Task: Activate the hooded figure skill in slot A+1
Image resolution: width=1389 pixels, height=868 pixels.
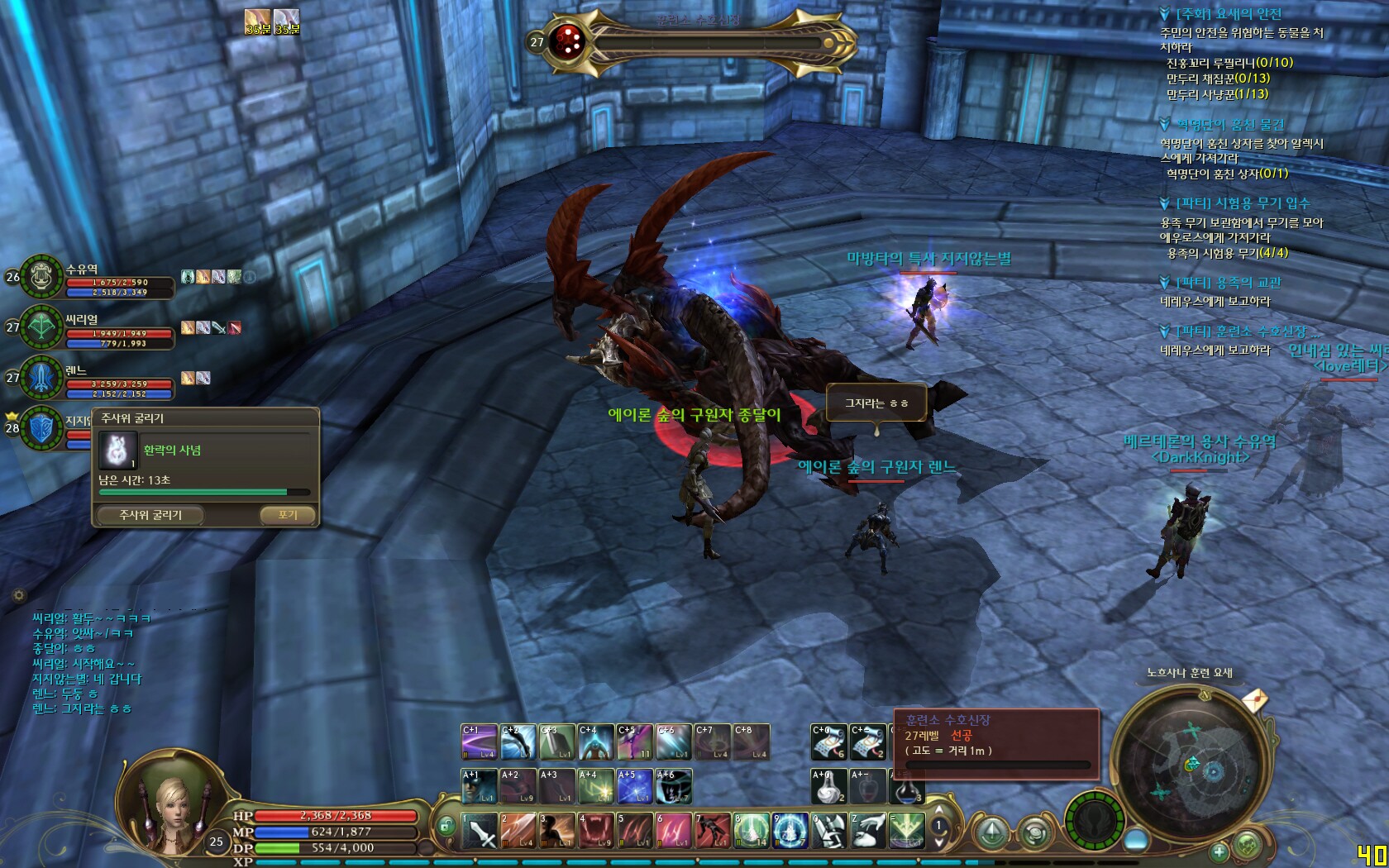Action: click(479, 786)
